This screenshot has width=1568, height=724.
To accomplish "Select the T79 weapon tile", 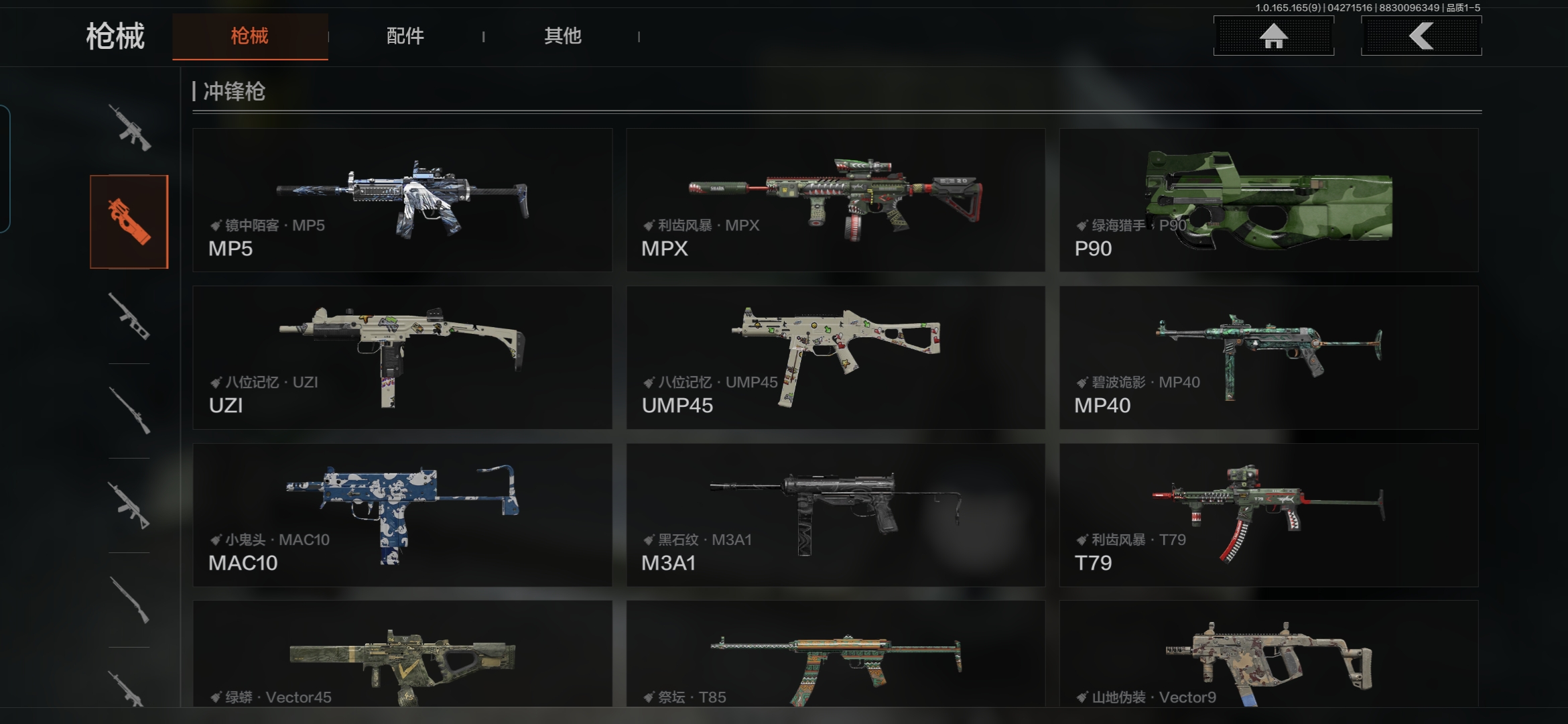I will point(1268,515).
